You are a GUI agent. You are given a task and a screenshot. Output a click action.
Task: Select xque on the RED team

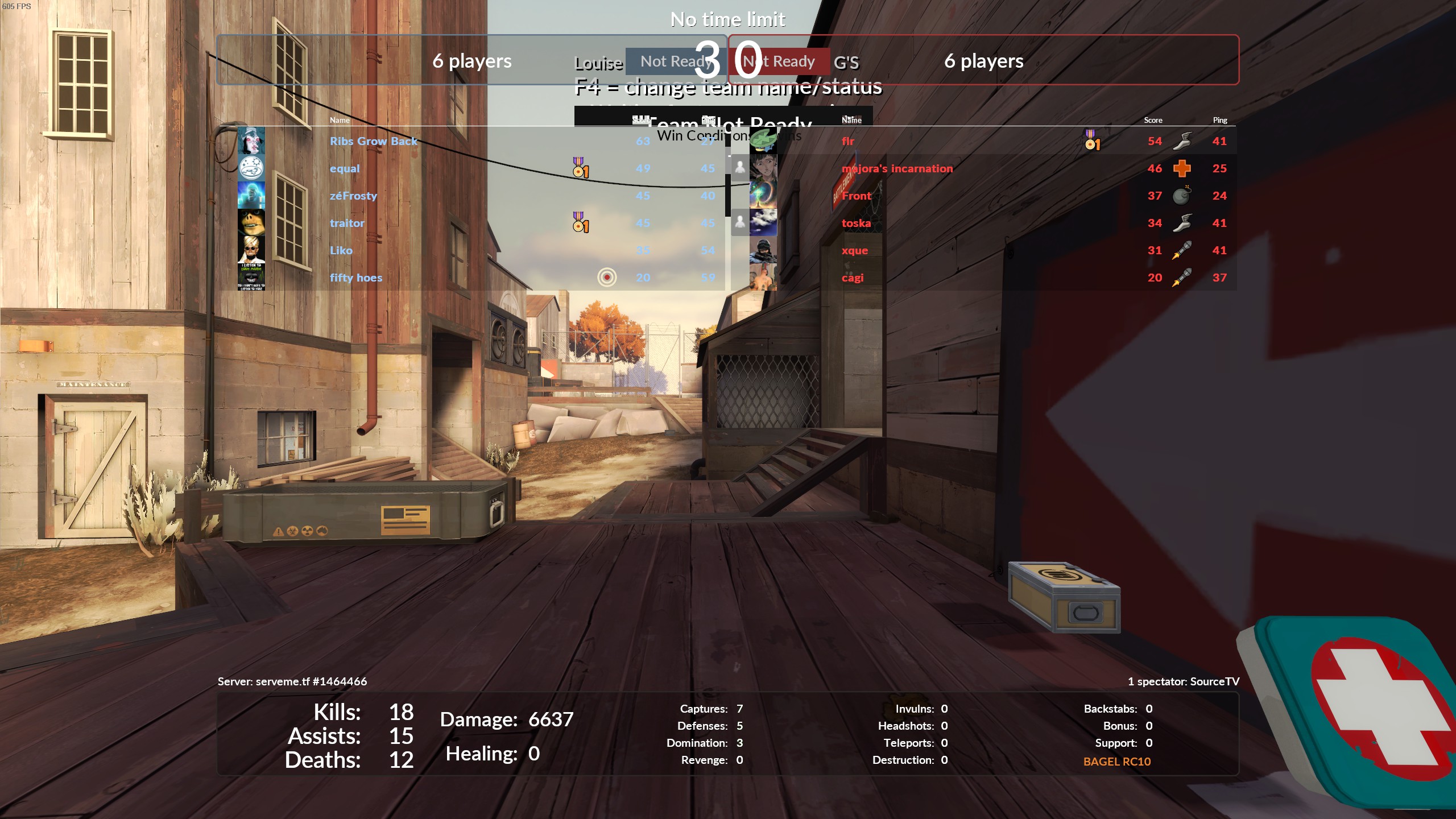[855, 250]
